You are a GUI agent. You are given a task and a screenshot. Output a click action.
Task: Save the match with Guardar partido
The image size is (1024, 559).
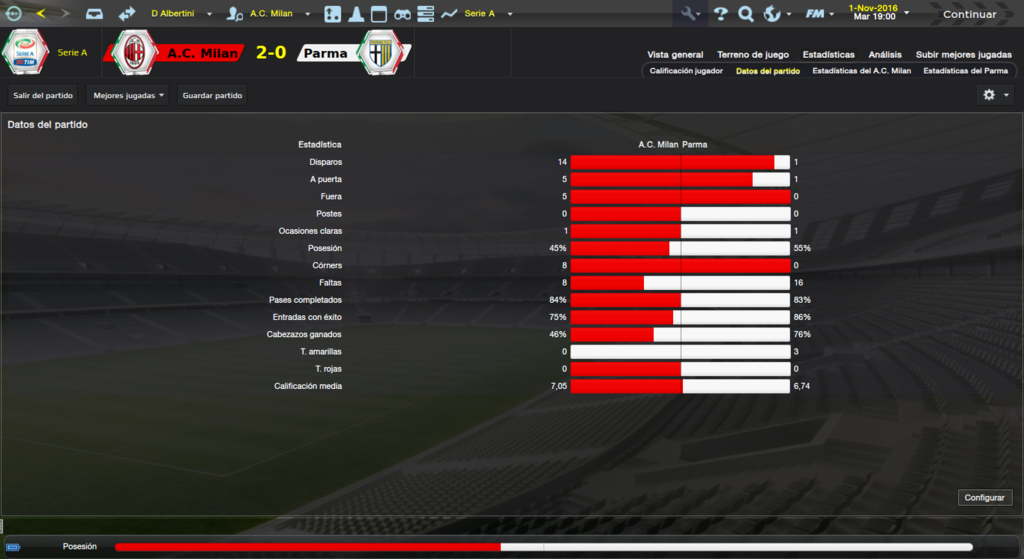tap(212, 95)
